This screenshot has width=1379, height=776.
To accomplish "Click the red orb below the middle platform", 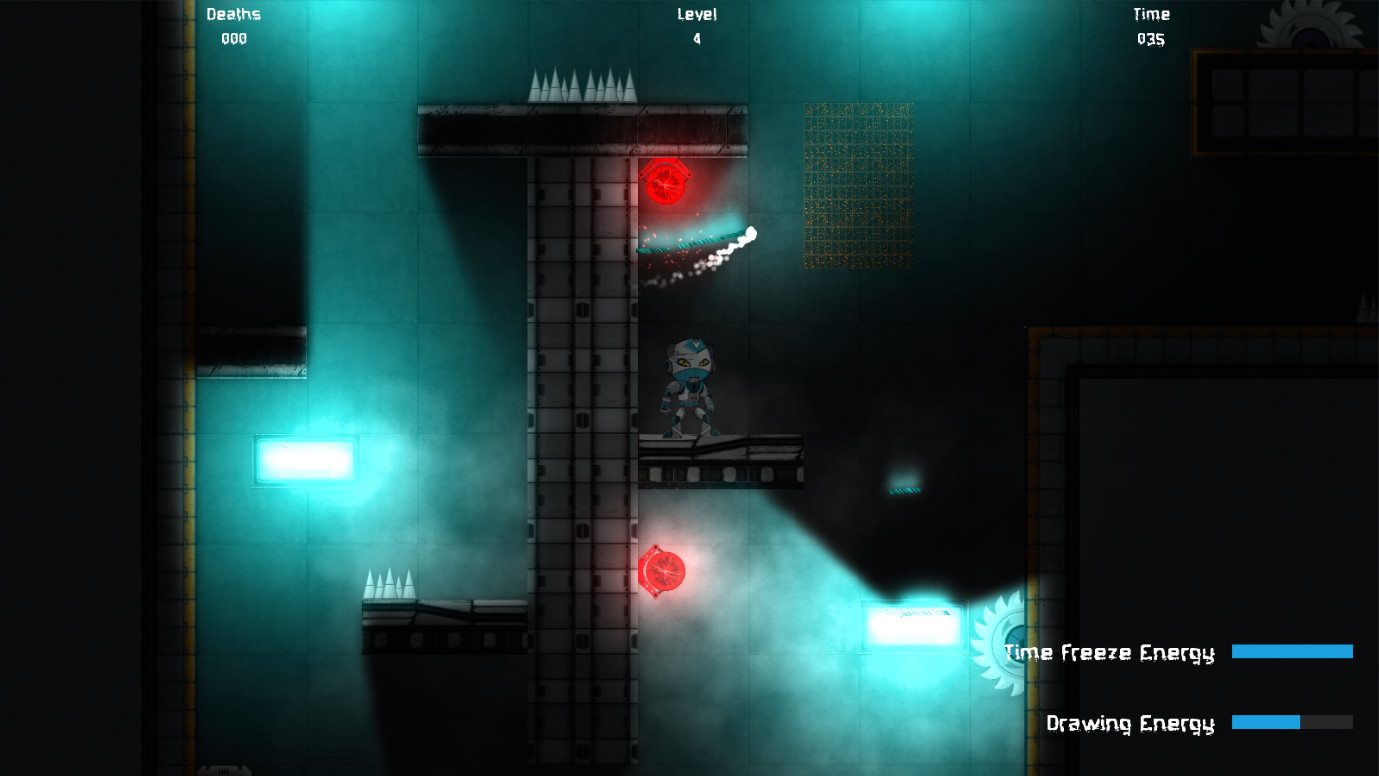I will (x=666, y=570).
